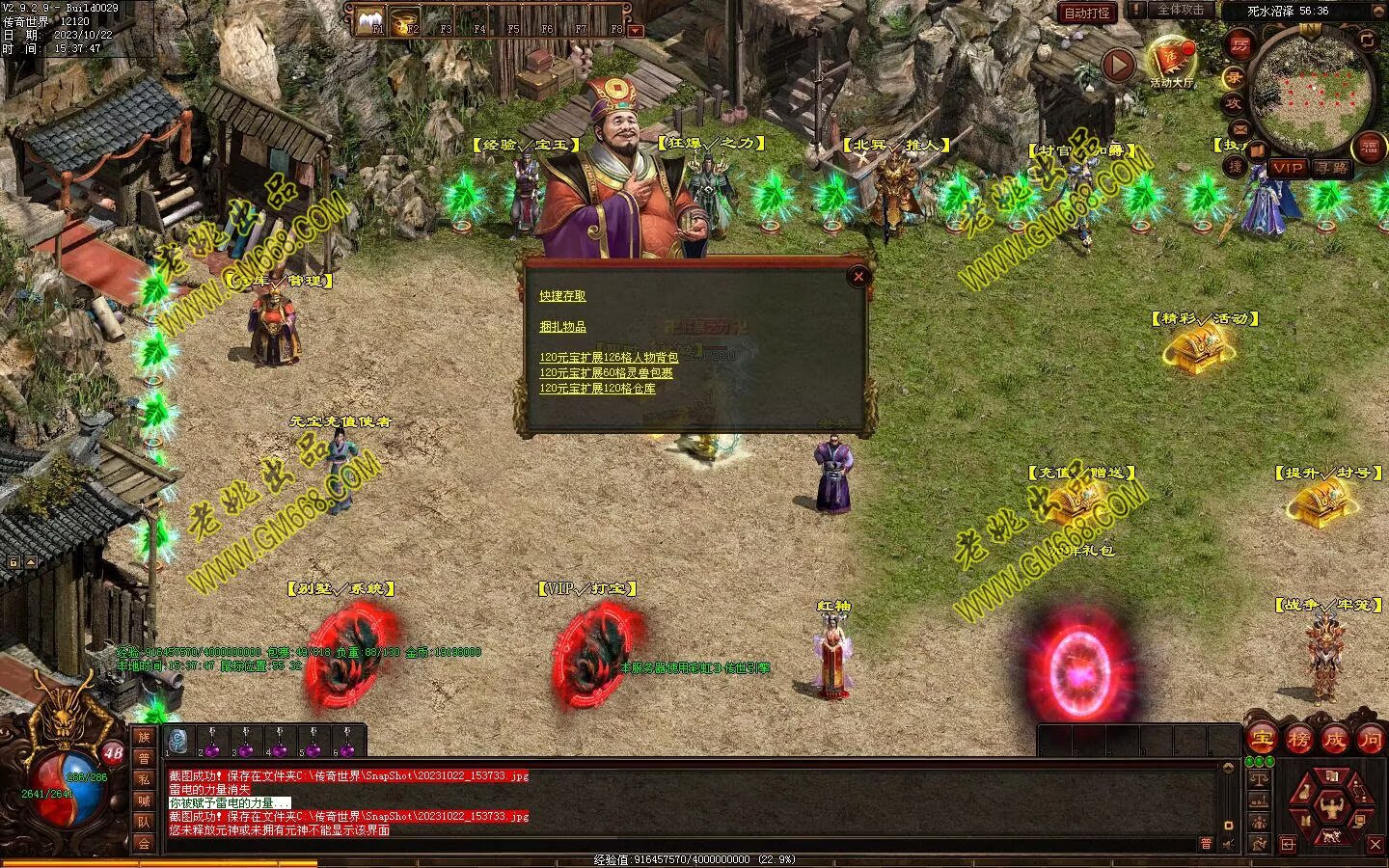Image resolution: width=1389 pixels, height=868 pixels.
Task: Open the circular minimap
Action: [1311, 88]
